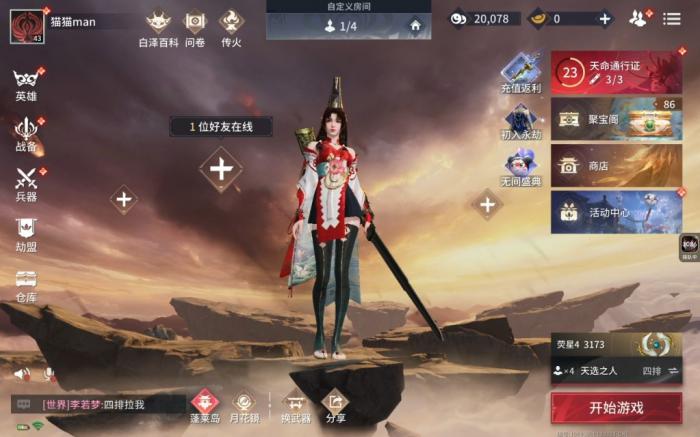Start the match with 开始游戏 button

616,407
